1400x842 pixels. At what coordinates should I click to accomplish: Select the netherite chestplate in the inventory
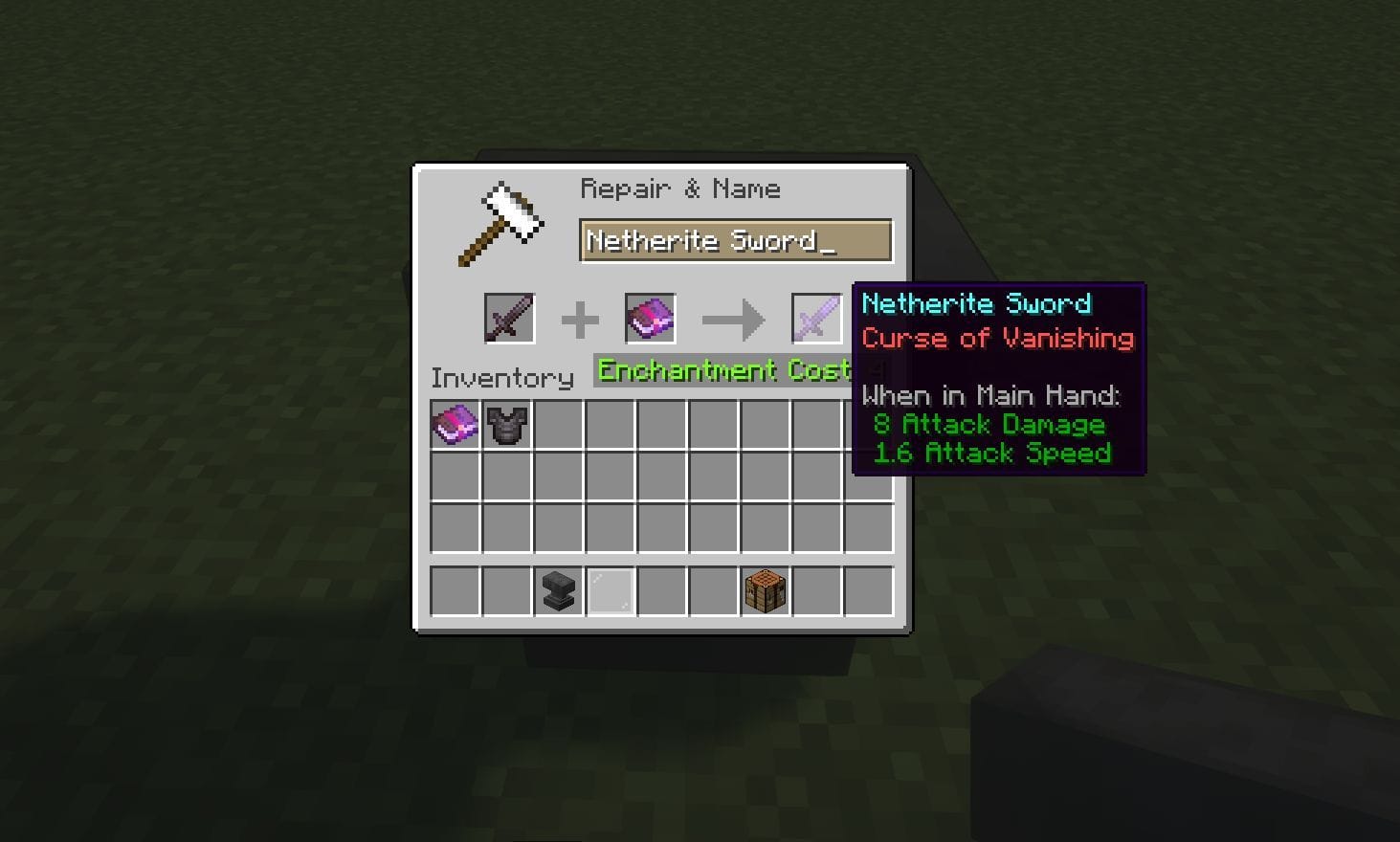[x=507, y=424]
